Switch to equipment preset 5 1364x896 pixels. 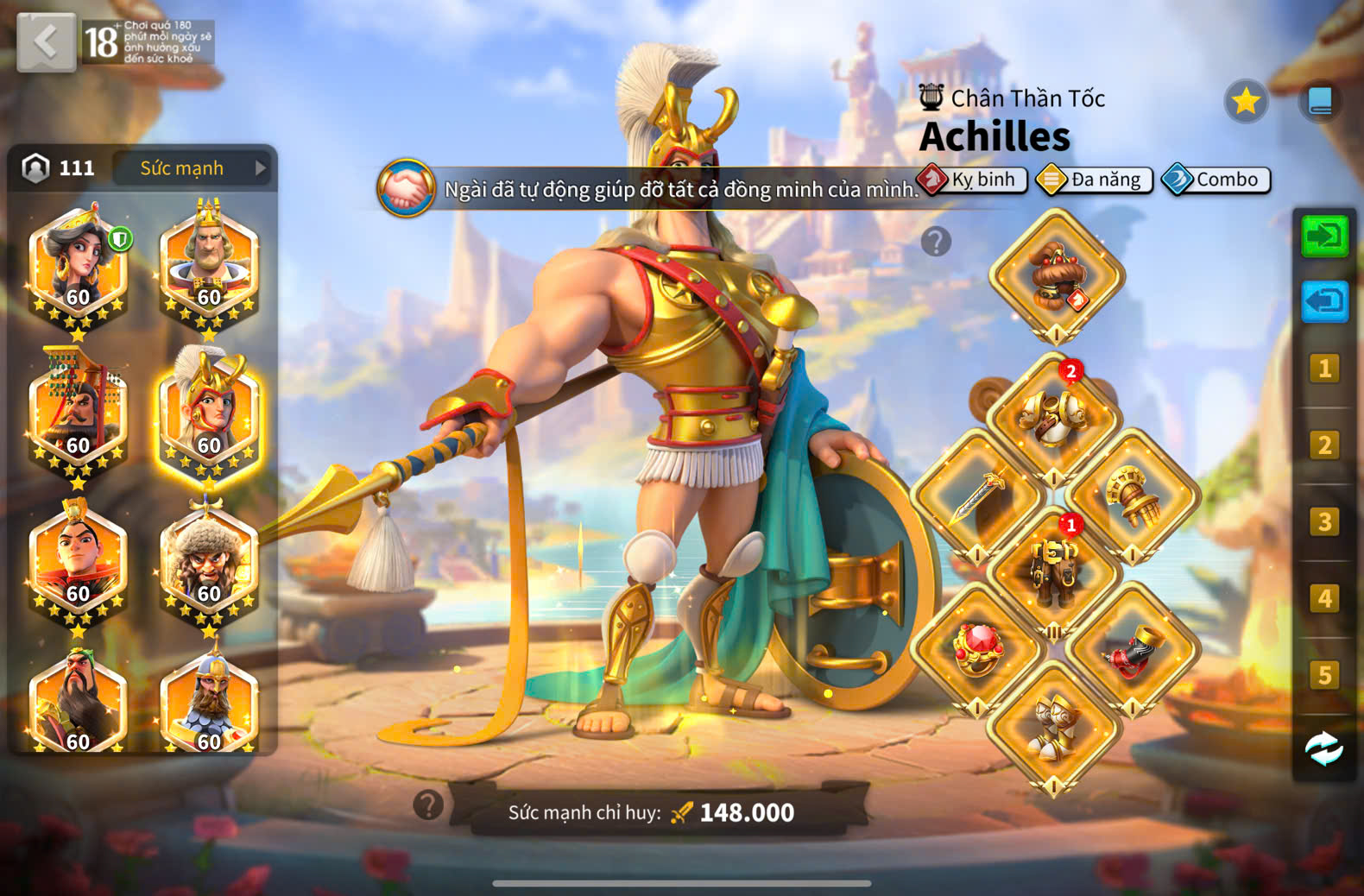pos(1324,675)
